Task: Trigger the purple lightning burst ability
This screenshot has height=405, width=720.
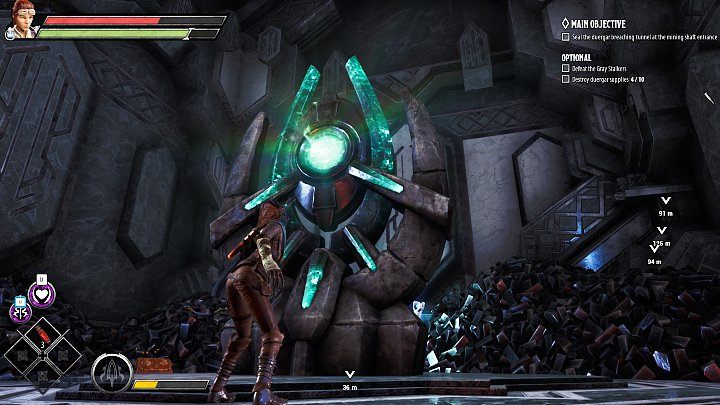Action: click(x=20, y=311)
